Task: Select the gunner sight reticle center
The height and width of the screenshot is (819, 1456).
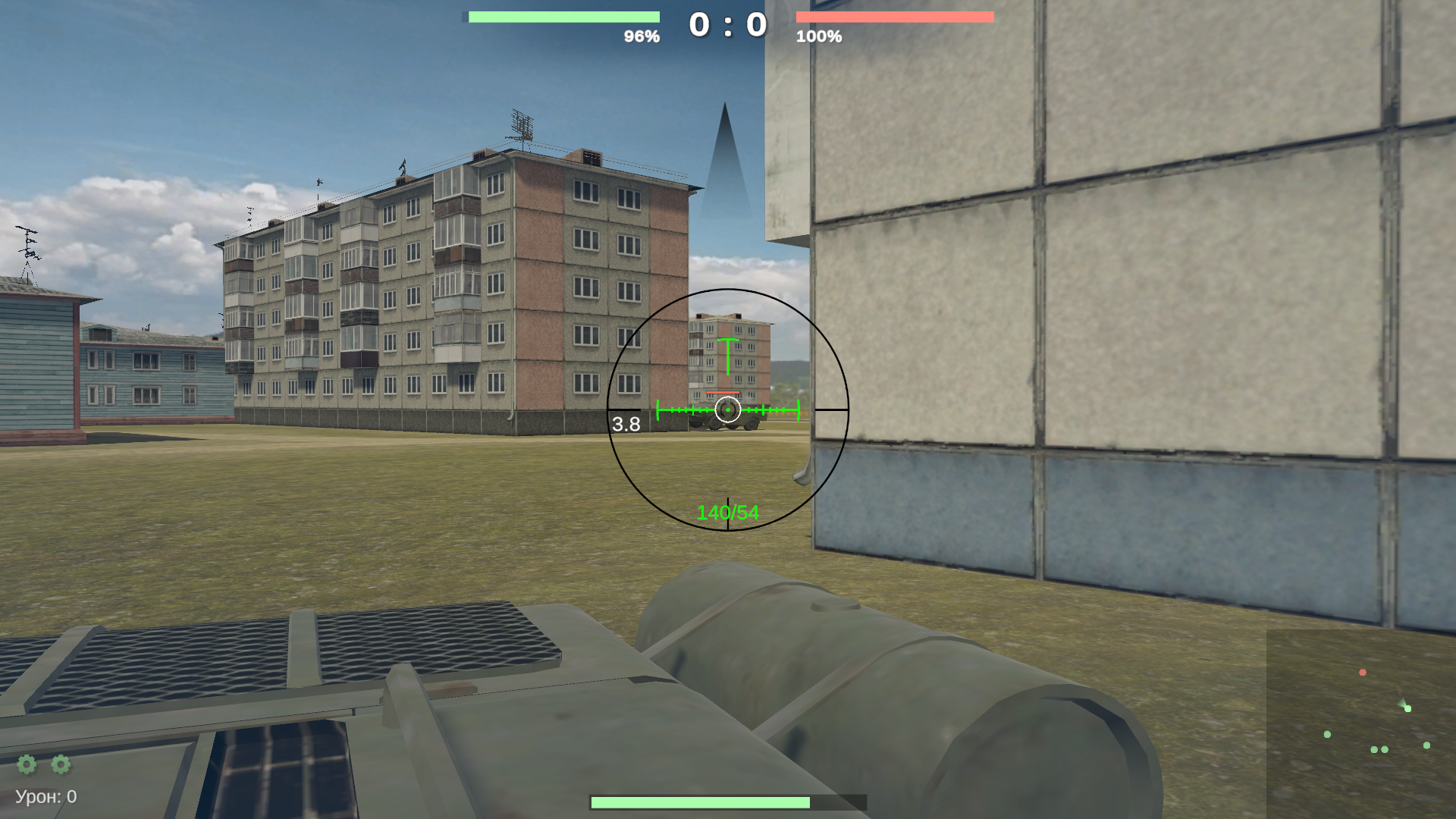Action: point(728,409)
